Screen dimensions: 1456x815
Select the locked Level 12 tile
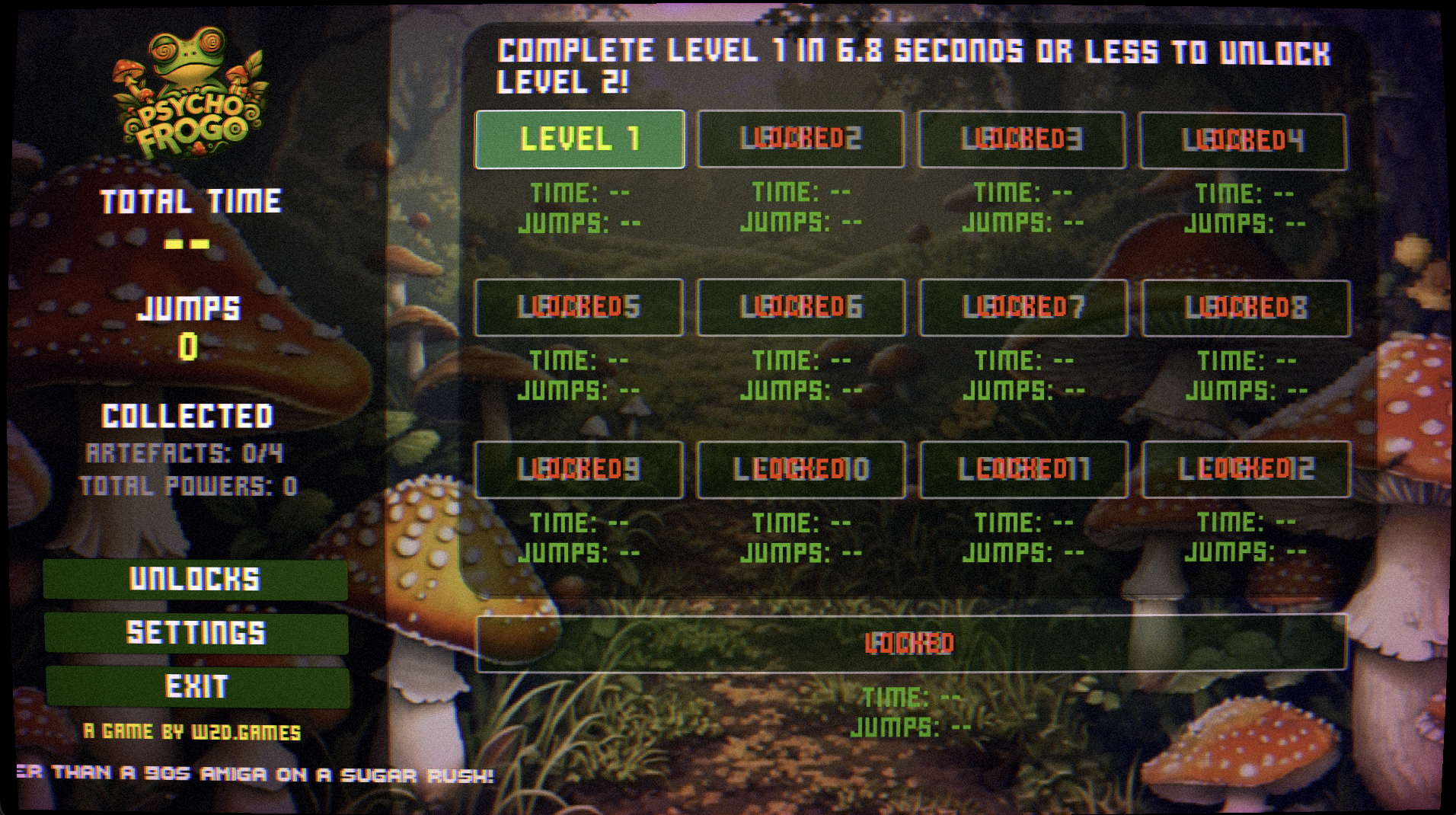(x=1246, y=469)
